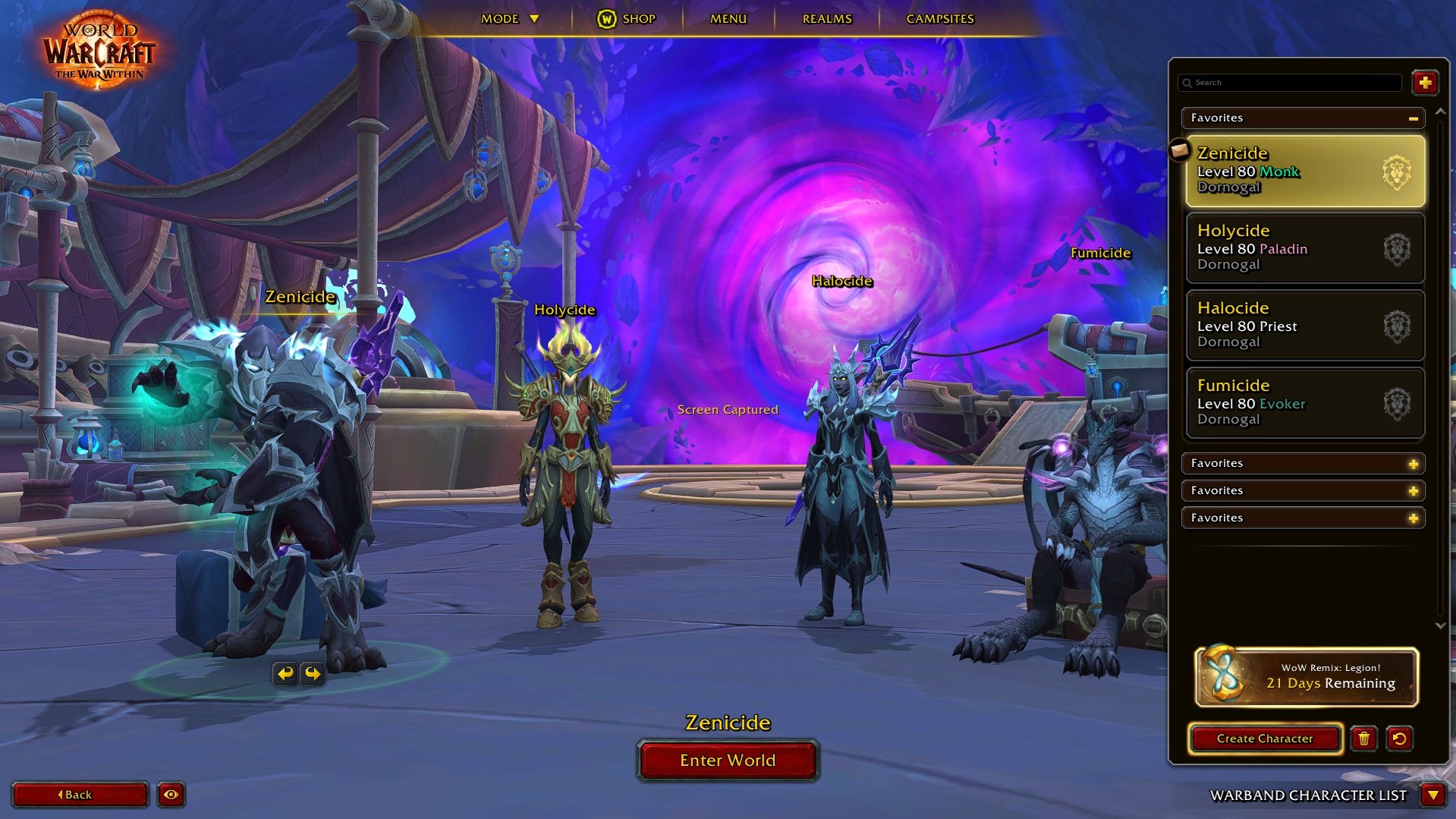Click the trash icon to delete Zenicide
The height and width of the screenshot is (819, 1456).
click(x=1363, y=738)
